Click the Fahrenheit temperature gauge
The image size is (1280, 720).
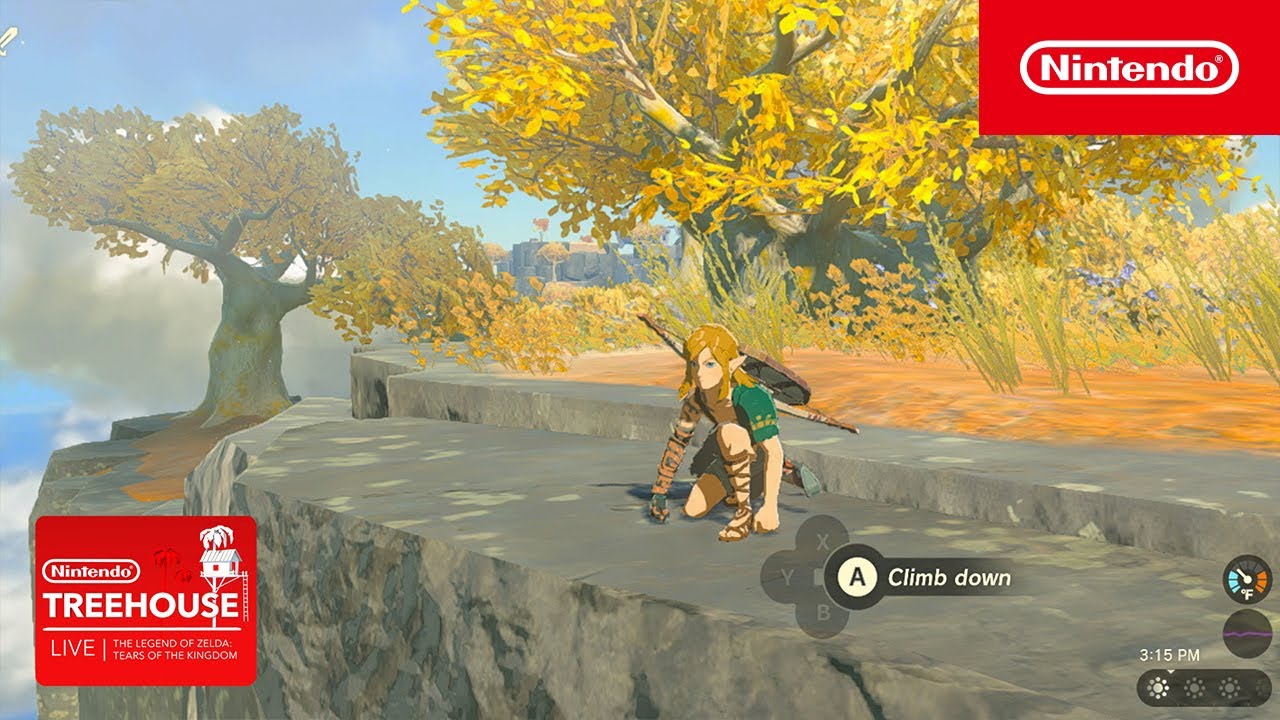[1246, 579]
